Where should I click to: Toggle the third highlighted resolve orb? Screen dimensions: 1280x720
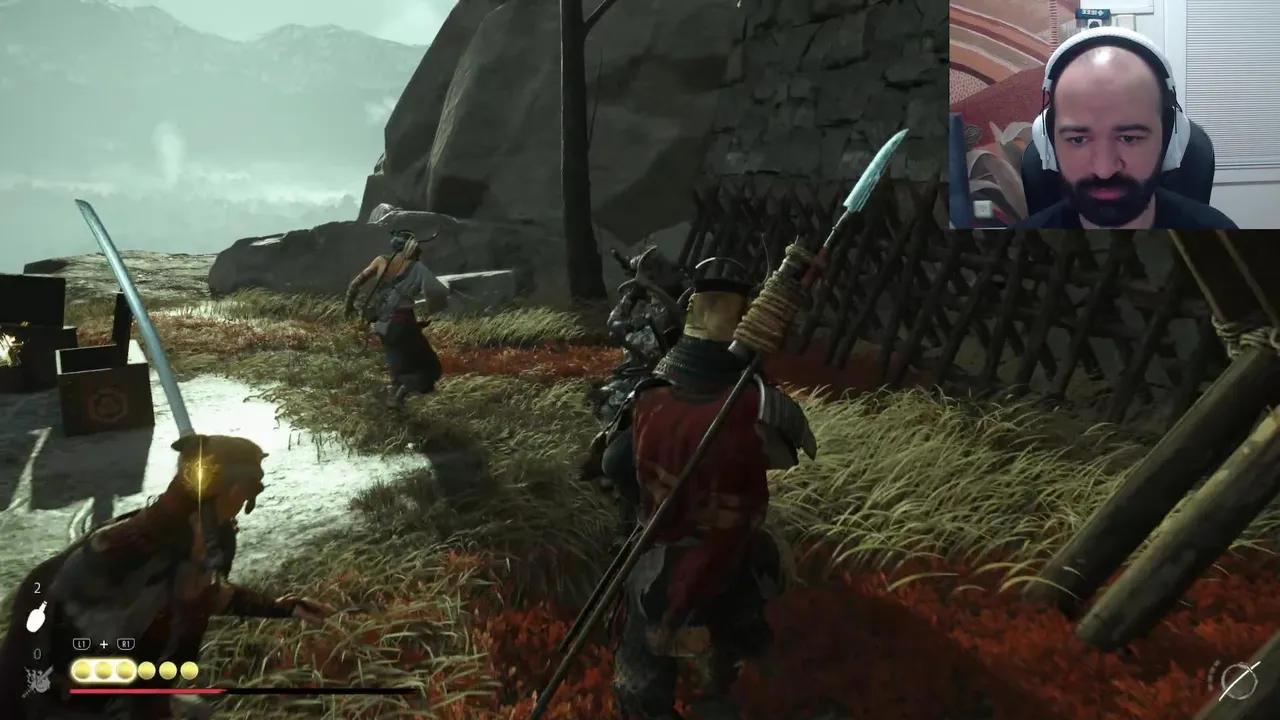click(x=125, y=670)
